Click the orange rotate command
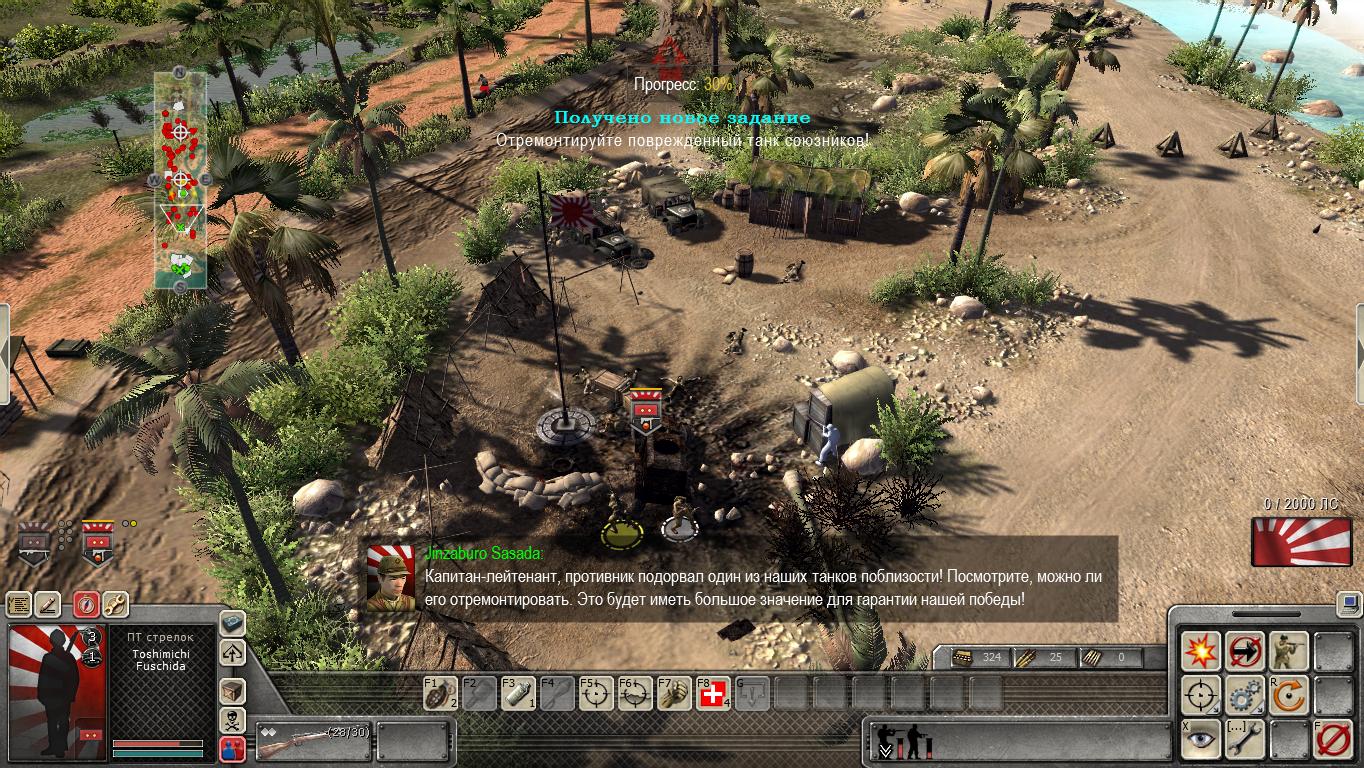 (1289, 695)
